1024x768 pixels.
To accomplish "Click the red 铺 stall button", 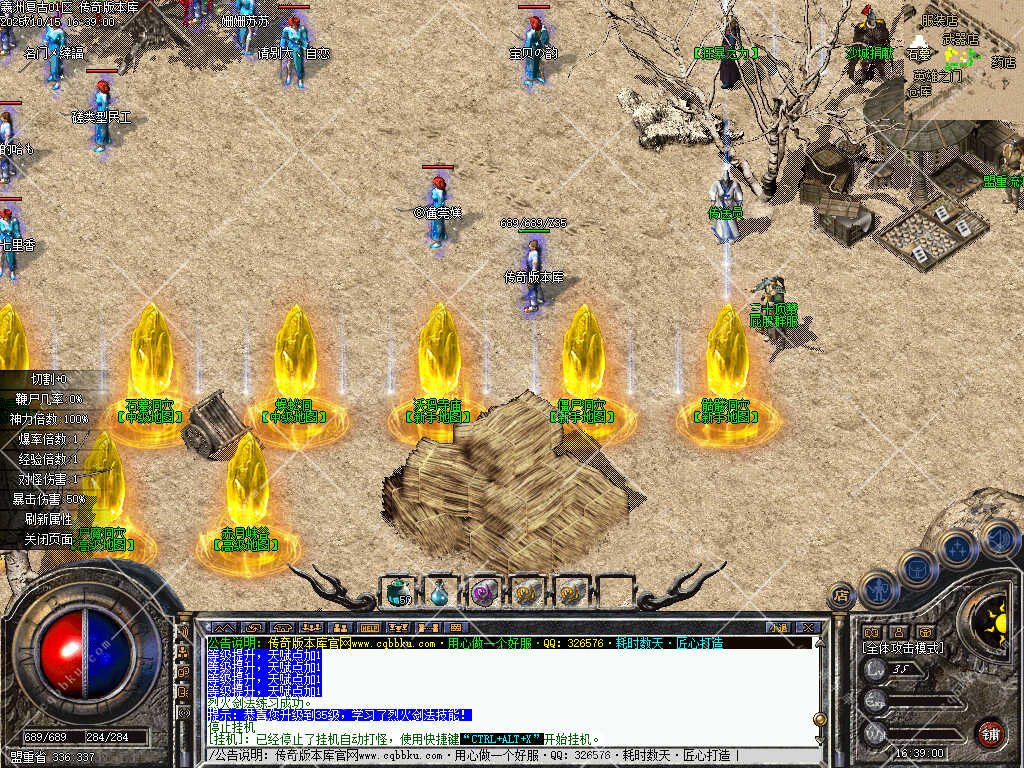I will click(990, 733).
